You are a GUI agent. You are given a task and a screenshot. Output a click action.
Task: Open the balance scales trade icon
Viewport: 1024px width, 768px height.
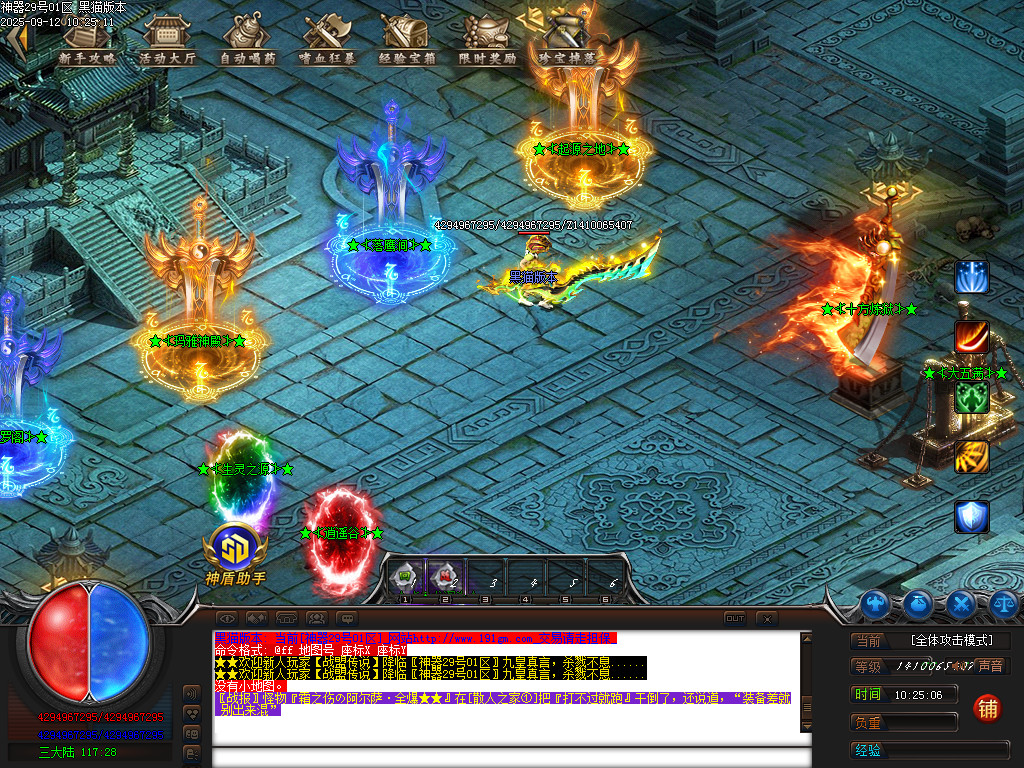(x=1004, y=603)
